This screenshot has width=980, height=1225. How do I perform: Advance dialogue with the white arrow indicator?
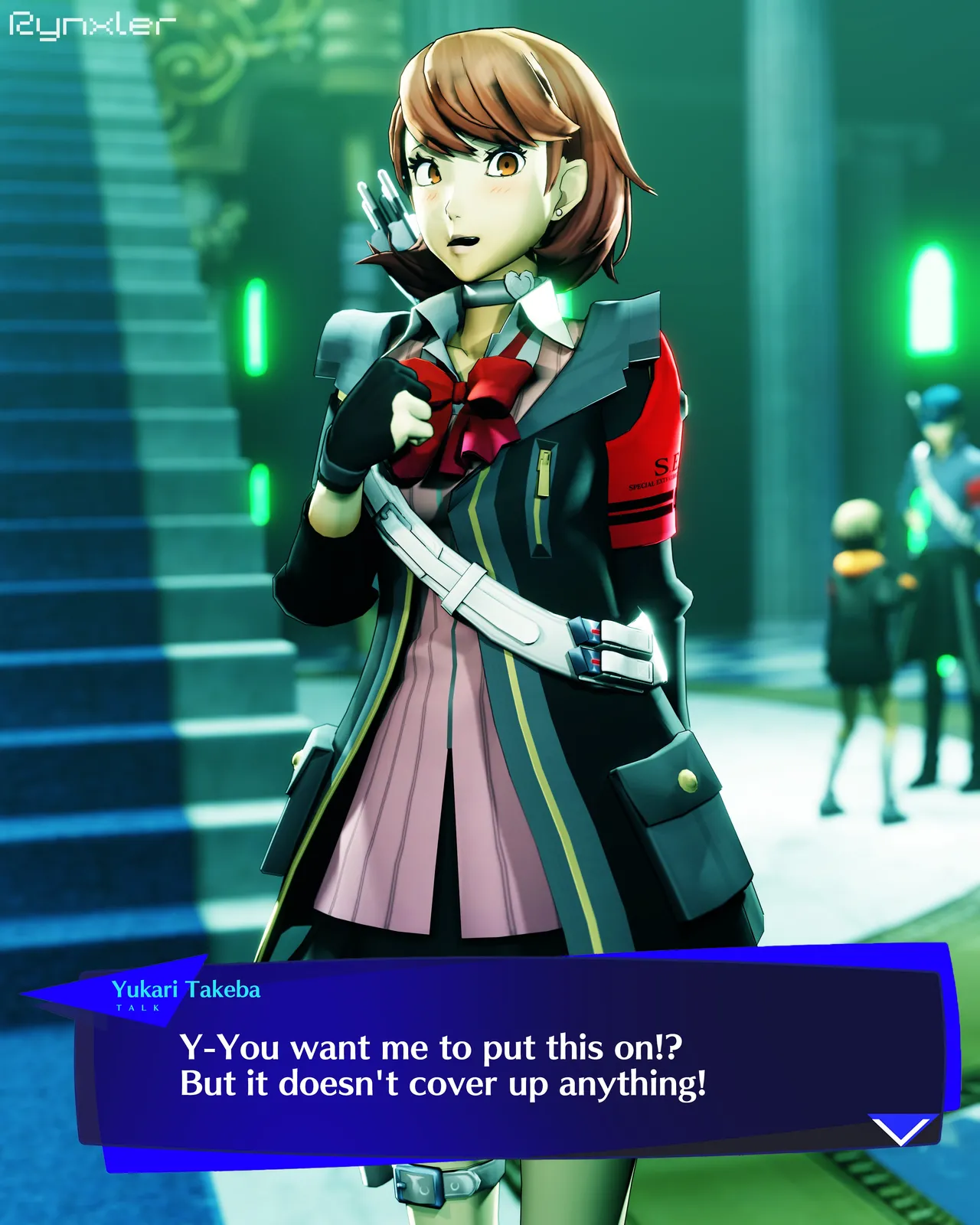(x=903, y=1130)
